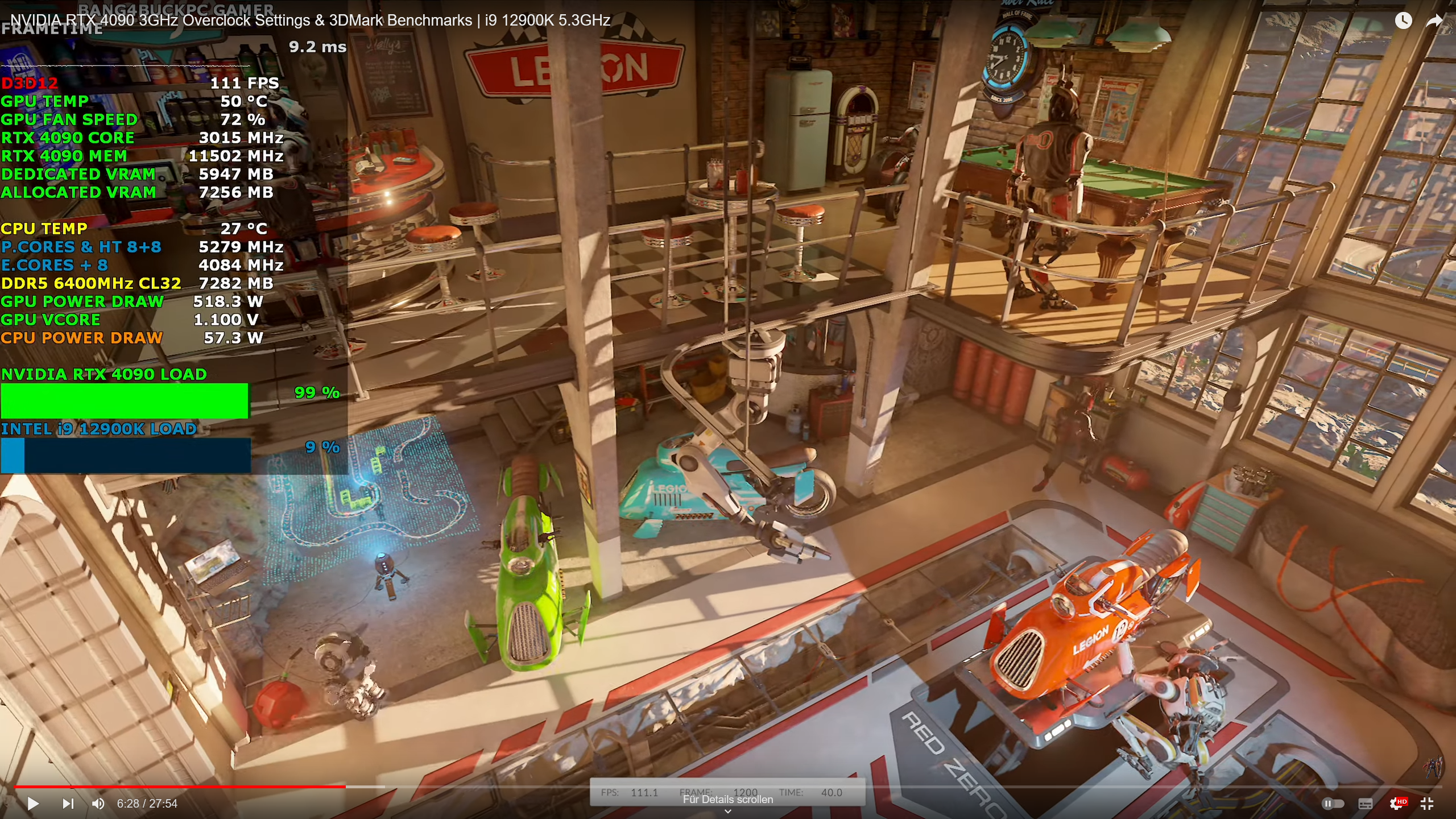Image resolution: width=1456 pixels, height=819 pixels.
Task: Click the 6:28 elapsed time display
Action: pyautogui.click(x=127, y=804)
